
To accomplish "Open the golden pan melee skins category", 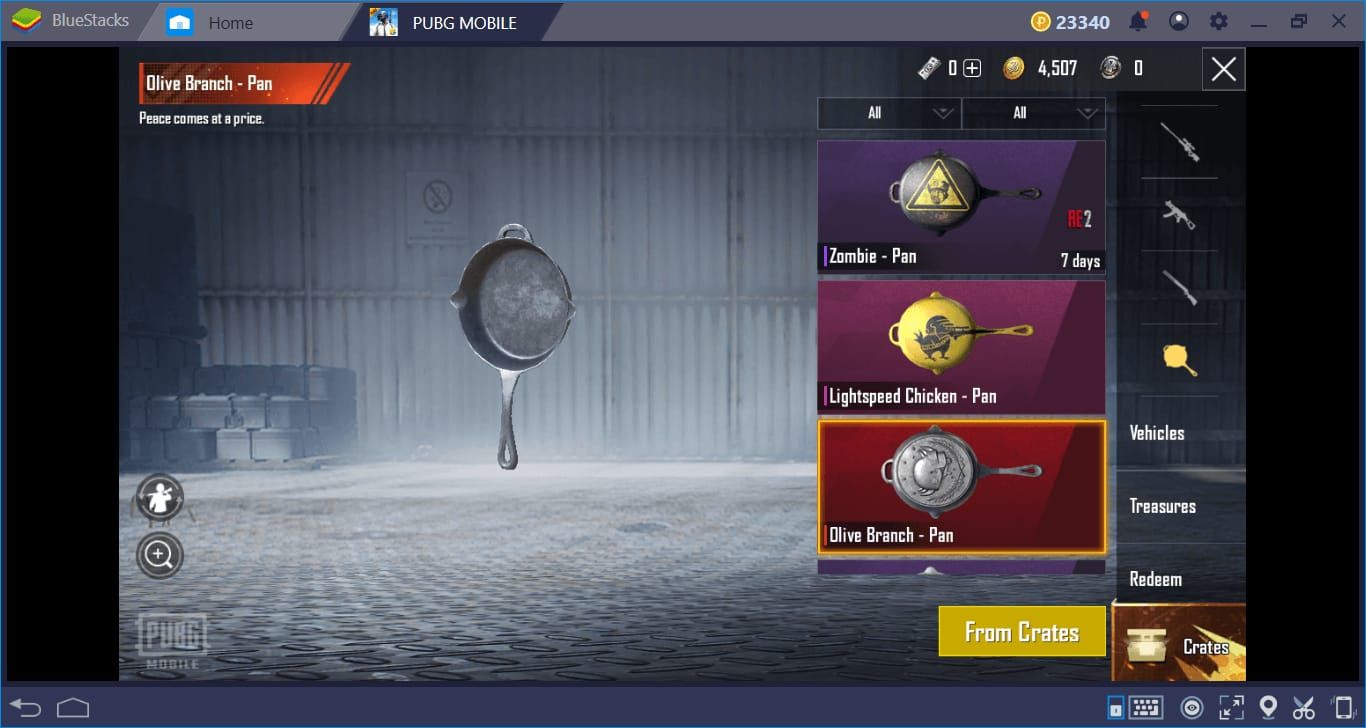I will click(1178, 362).
